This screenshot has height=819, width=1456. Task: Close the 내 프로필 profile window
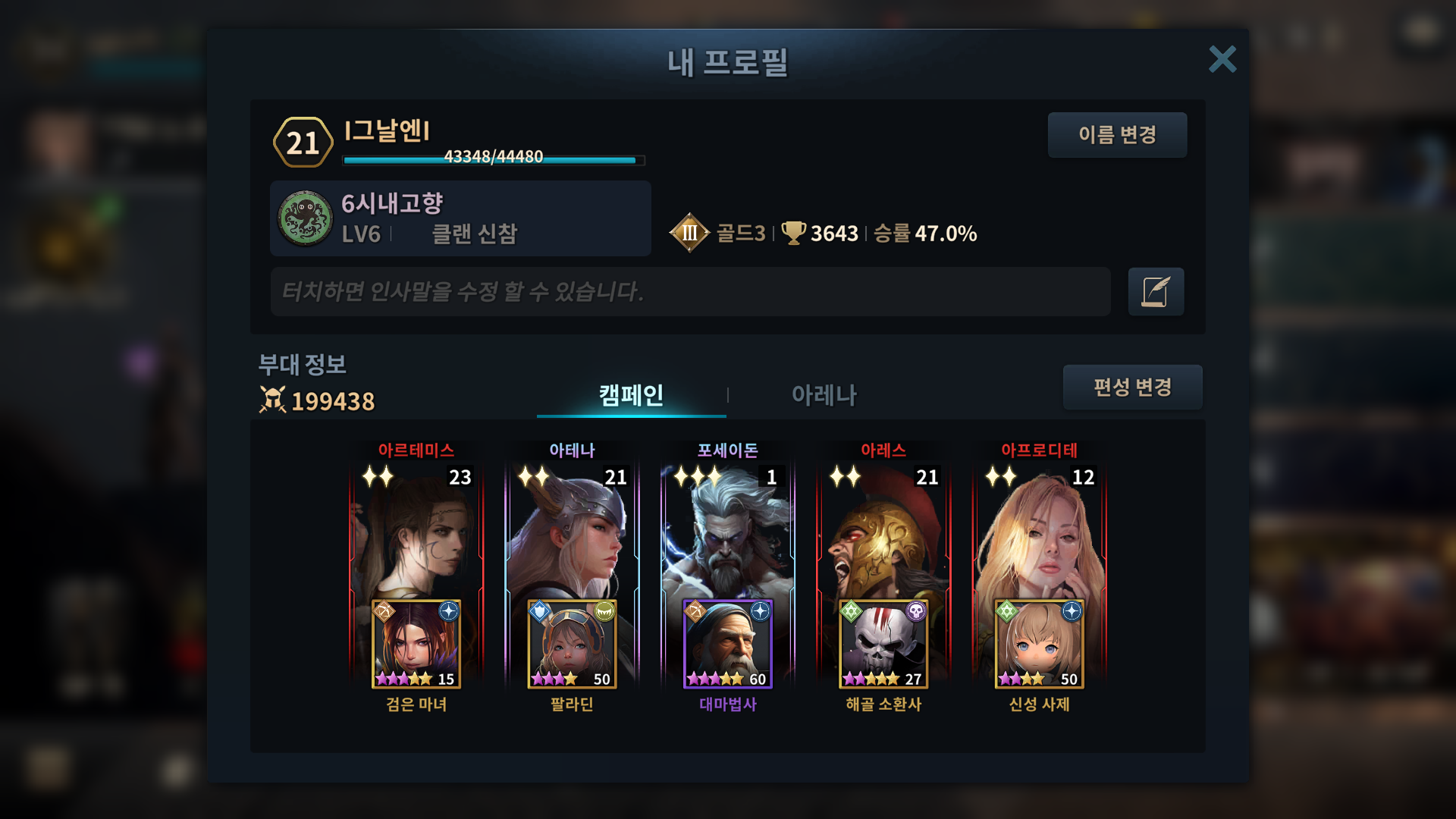1222,59
